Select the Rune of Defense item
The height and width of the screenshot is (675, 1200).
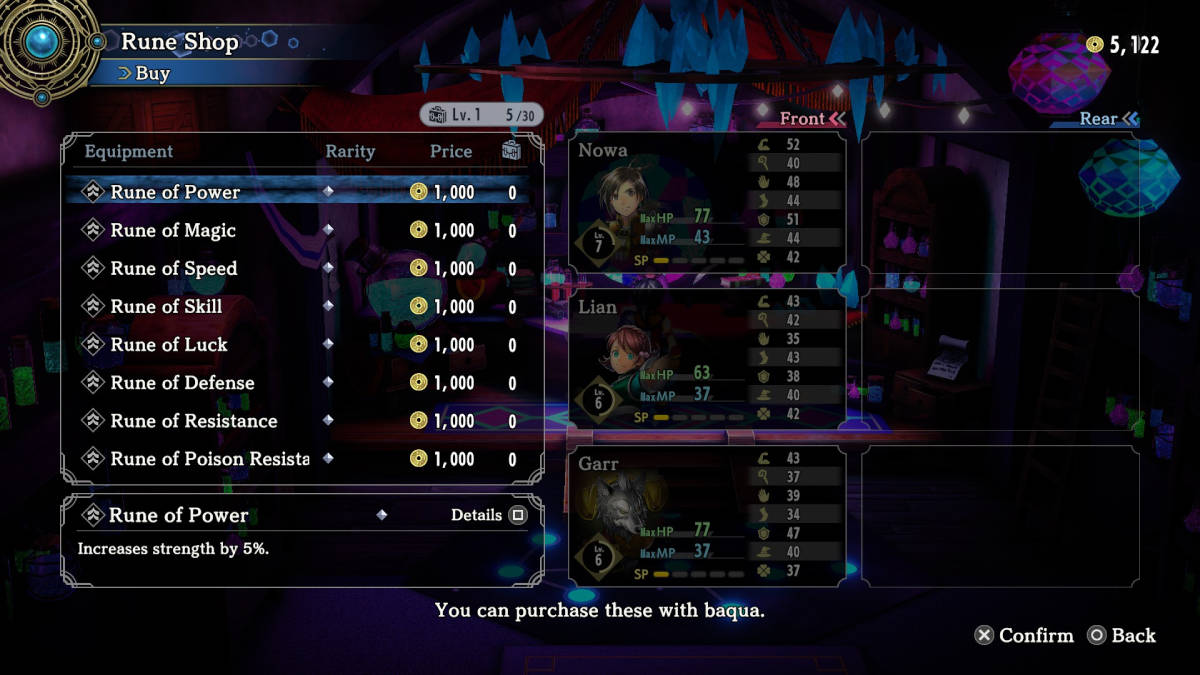tap(182, 382)
